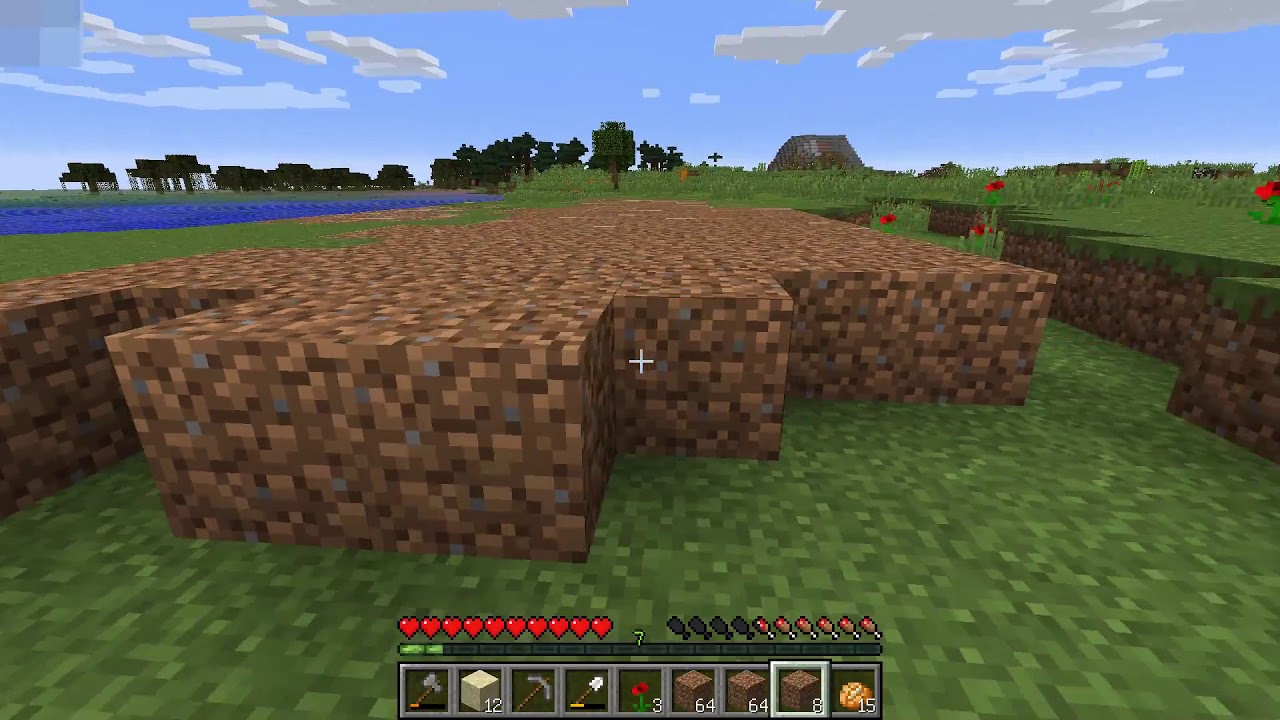Click the crosshair at screen center
Viewport: 1280px width, 720px height.
(x=640, y=360)
